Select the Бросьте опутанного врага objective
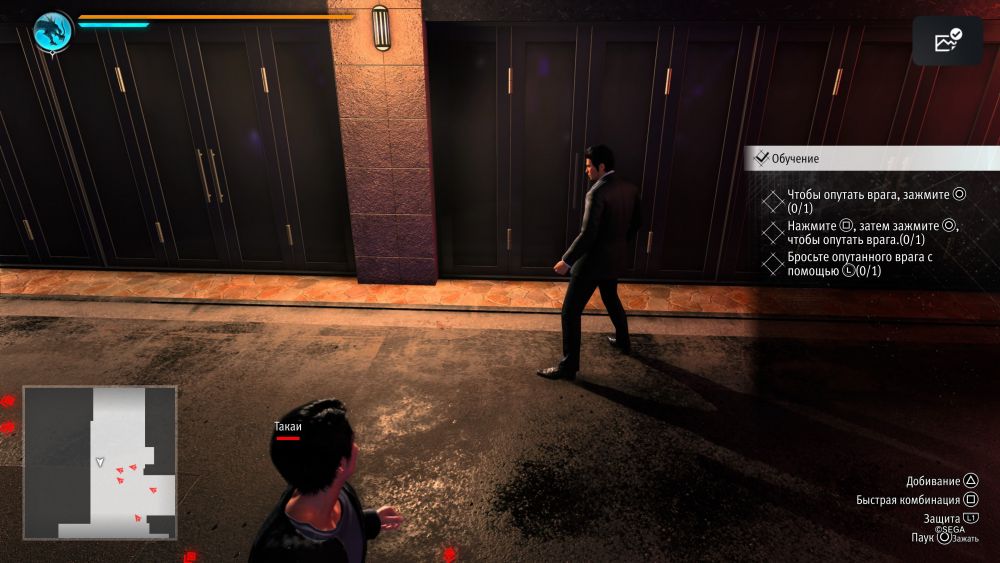This screenshot has width=1000, height=563. click(858, 264)
